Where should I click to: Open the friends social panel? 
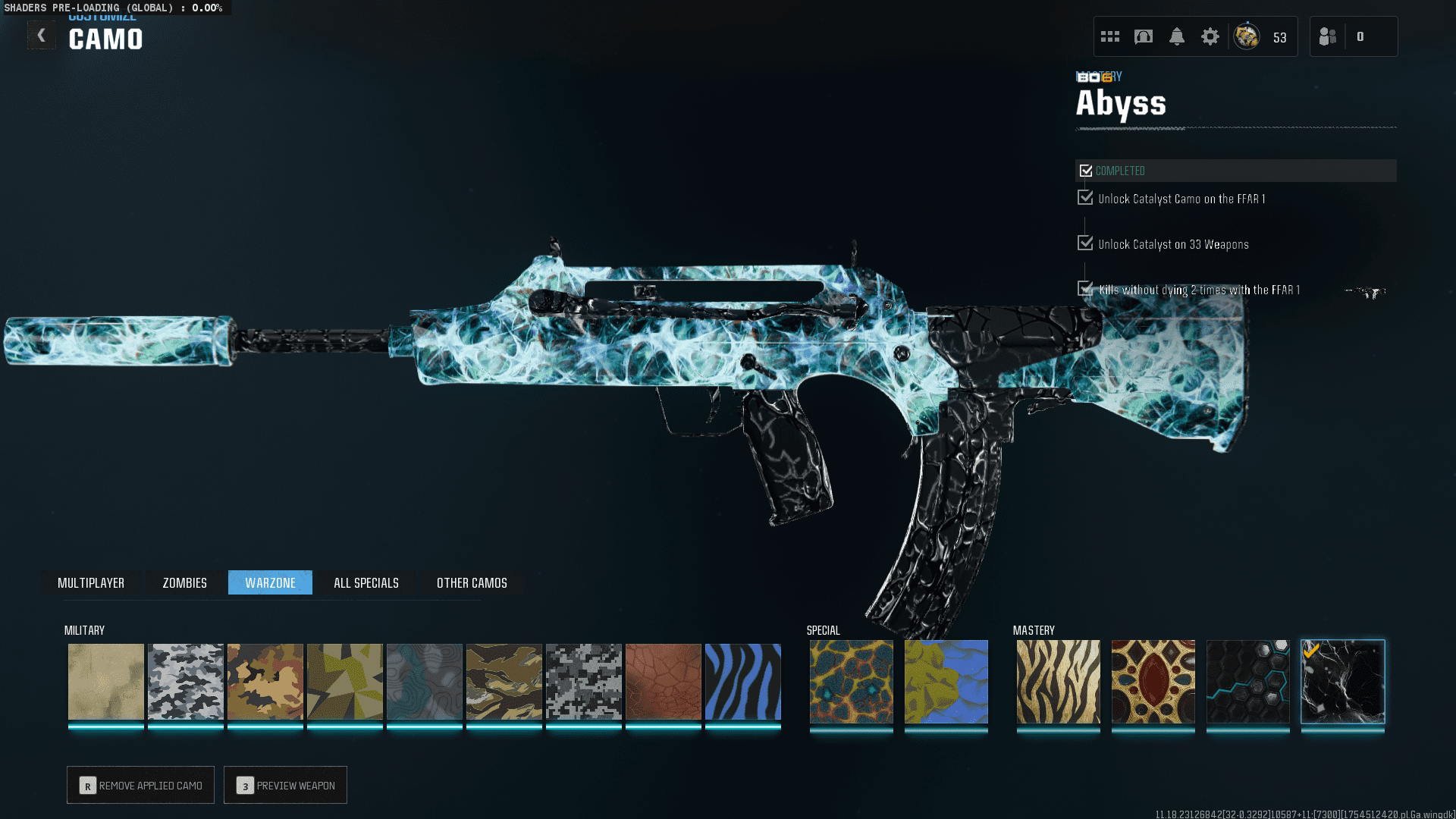[1329, 36]
